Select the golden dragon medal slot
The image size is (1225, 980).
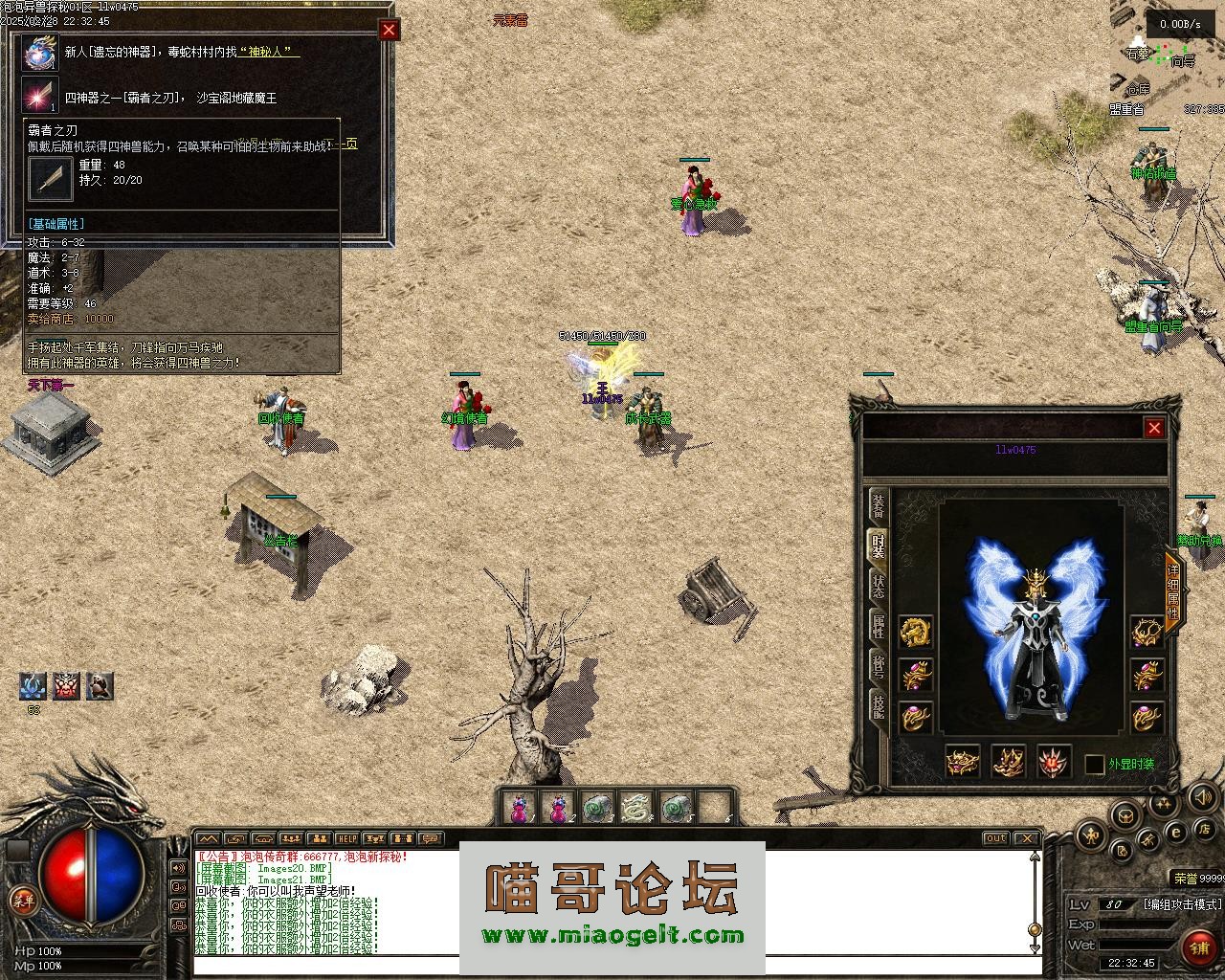[x=916, y=633]
